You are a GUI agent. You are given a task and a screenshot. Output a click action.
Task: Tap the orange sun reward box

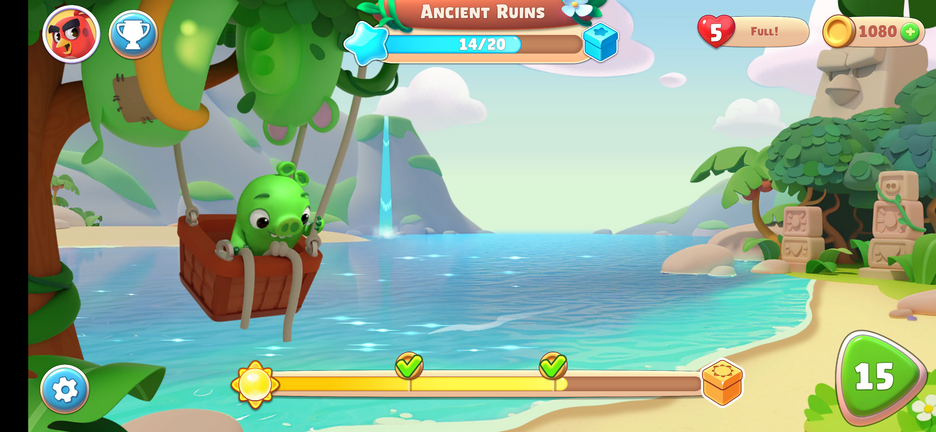click(x=721, y=382)
